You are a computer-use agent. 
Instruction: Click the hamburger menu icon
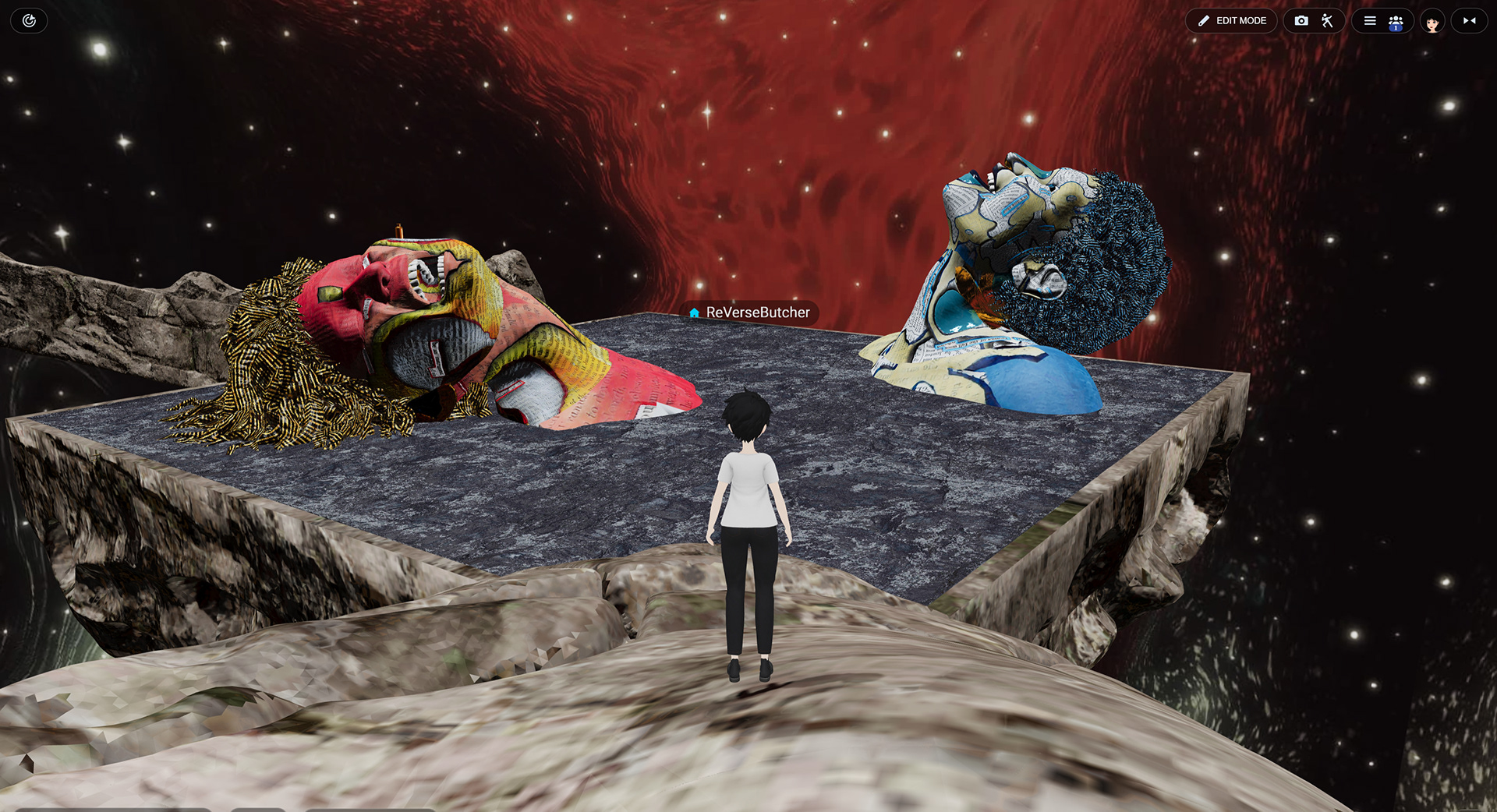pos(1370,20)
